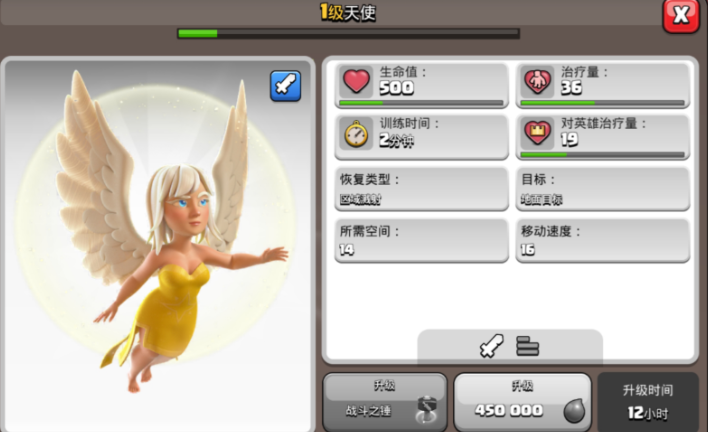Switch to the stacked bars tab
Viewport: 708px width, 432px height.
(x=528, y=346)
